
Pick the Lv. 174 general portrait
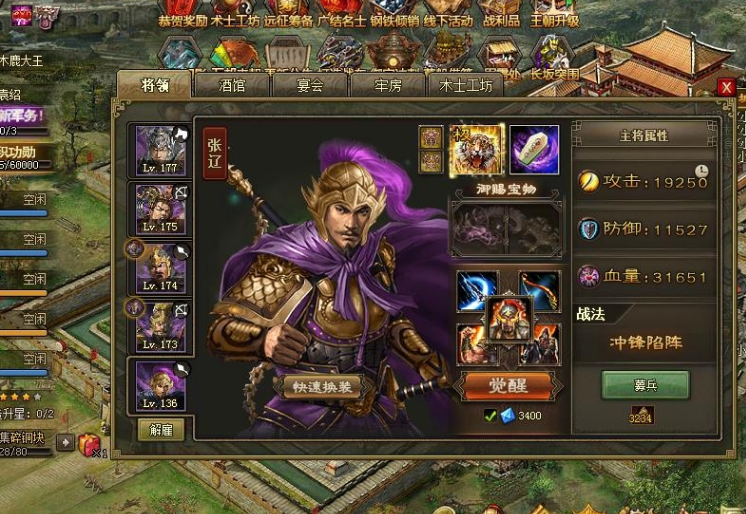[x=159, y=267]
